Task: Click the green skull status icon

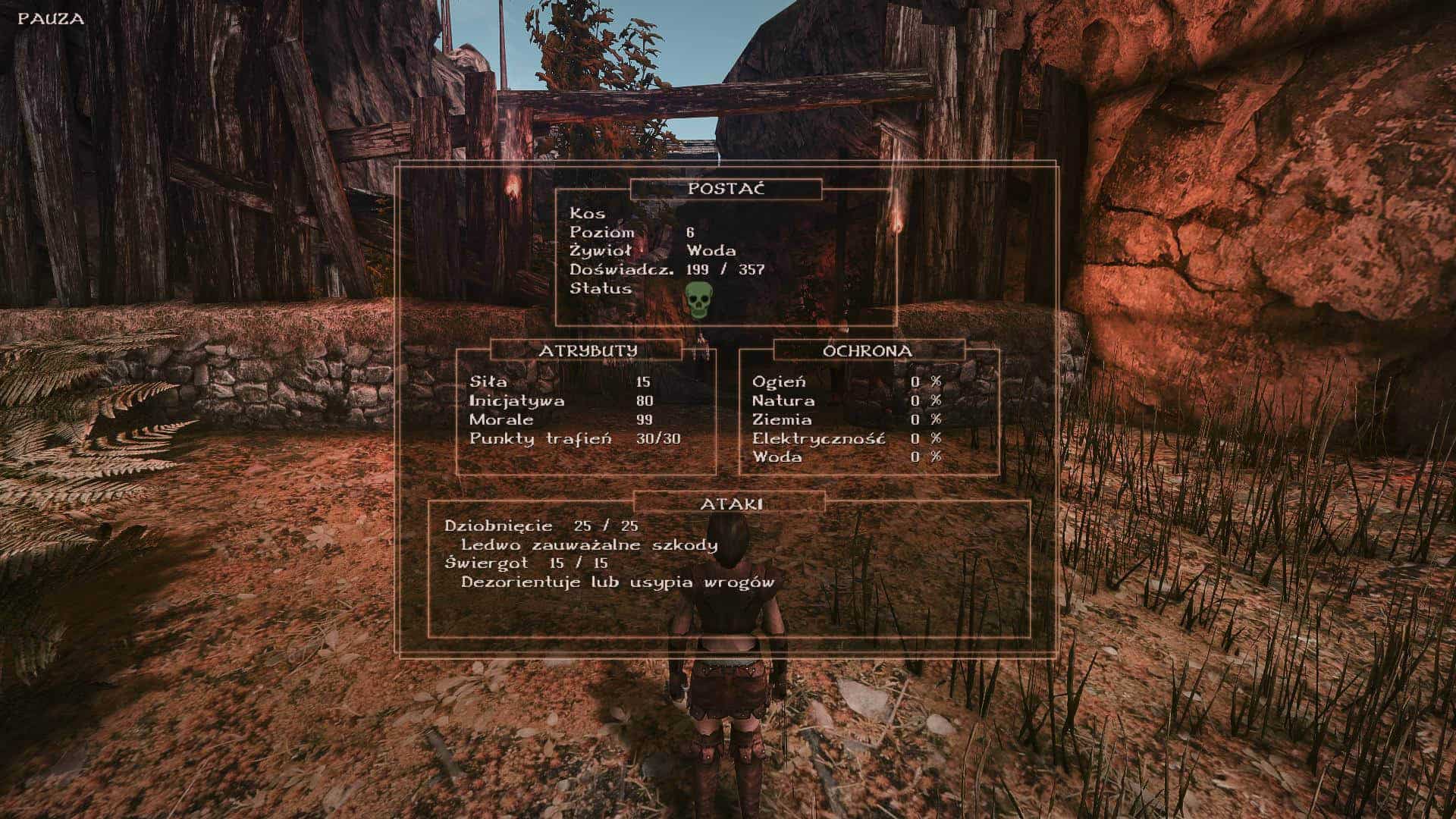Action: 698,301
